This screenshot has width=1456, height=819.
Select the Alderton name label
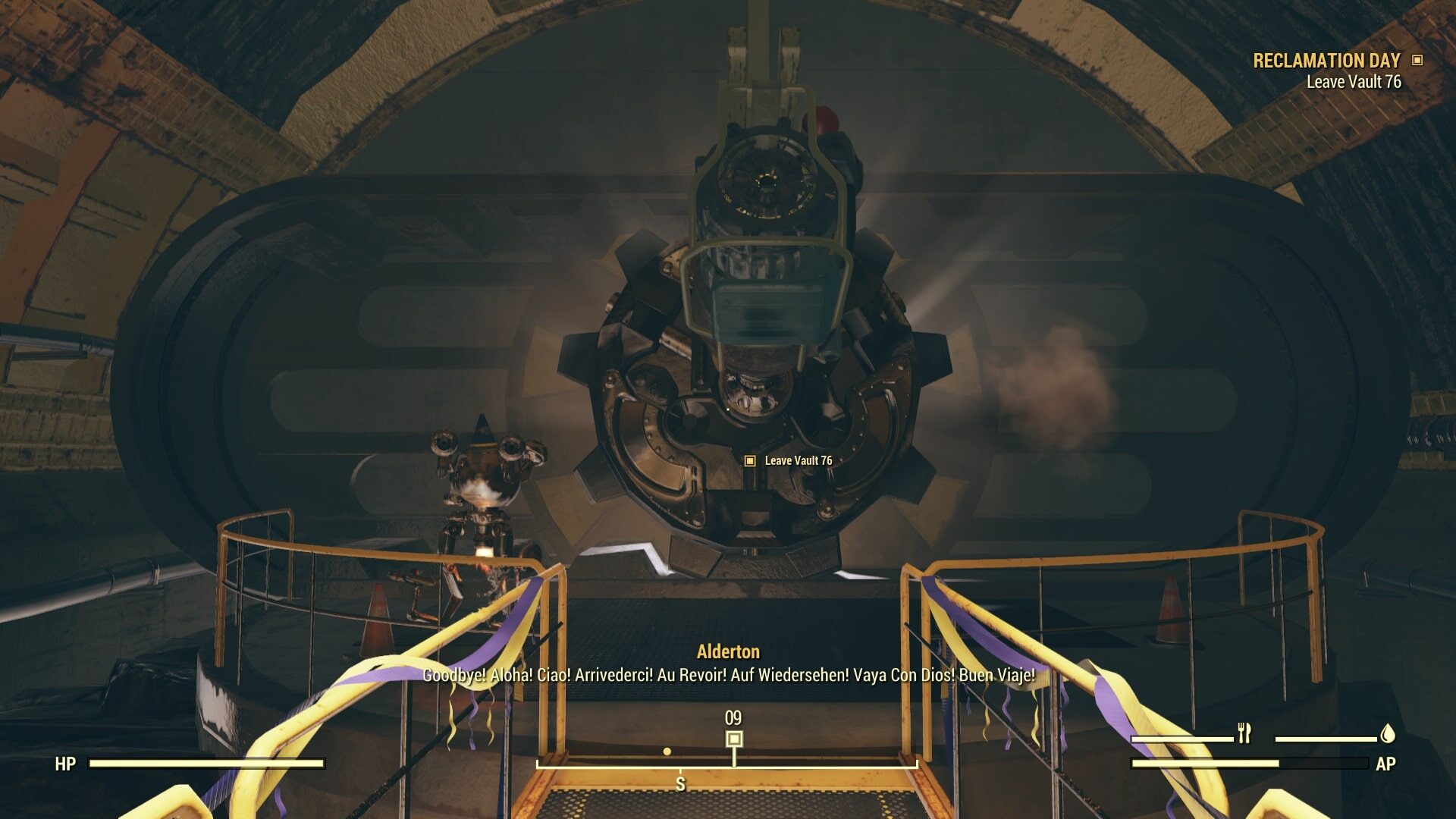[727, 650]
